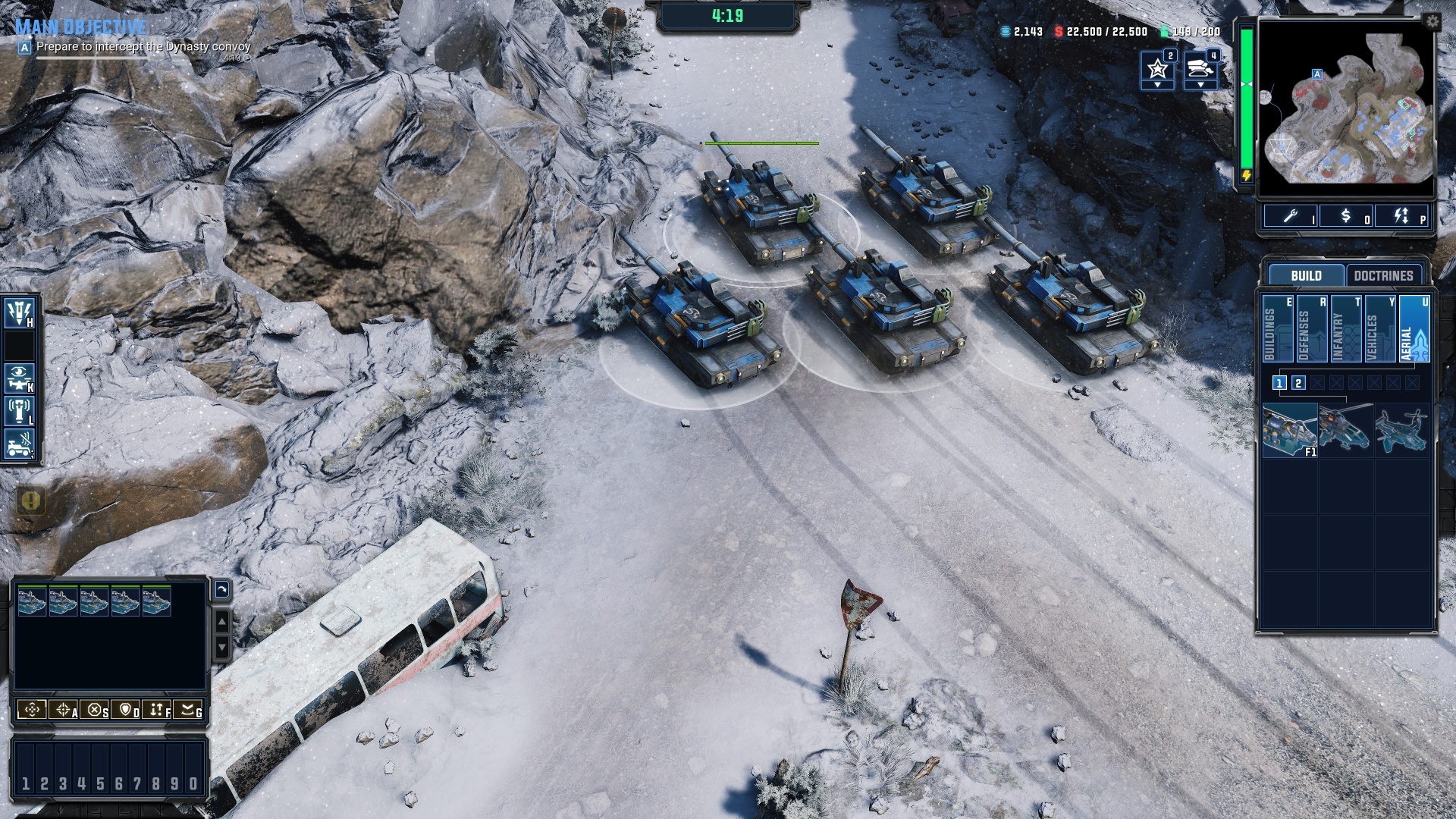Queue the twin-rotor aircraft in the build grid
This screenshot has height=819, width=1456.
tap(1401, 430)
